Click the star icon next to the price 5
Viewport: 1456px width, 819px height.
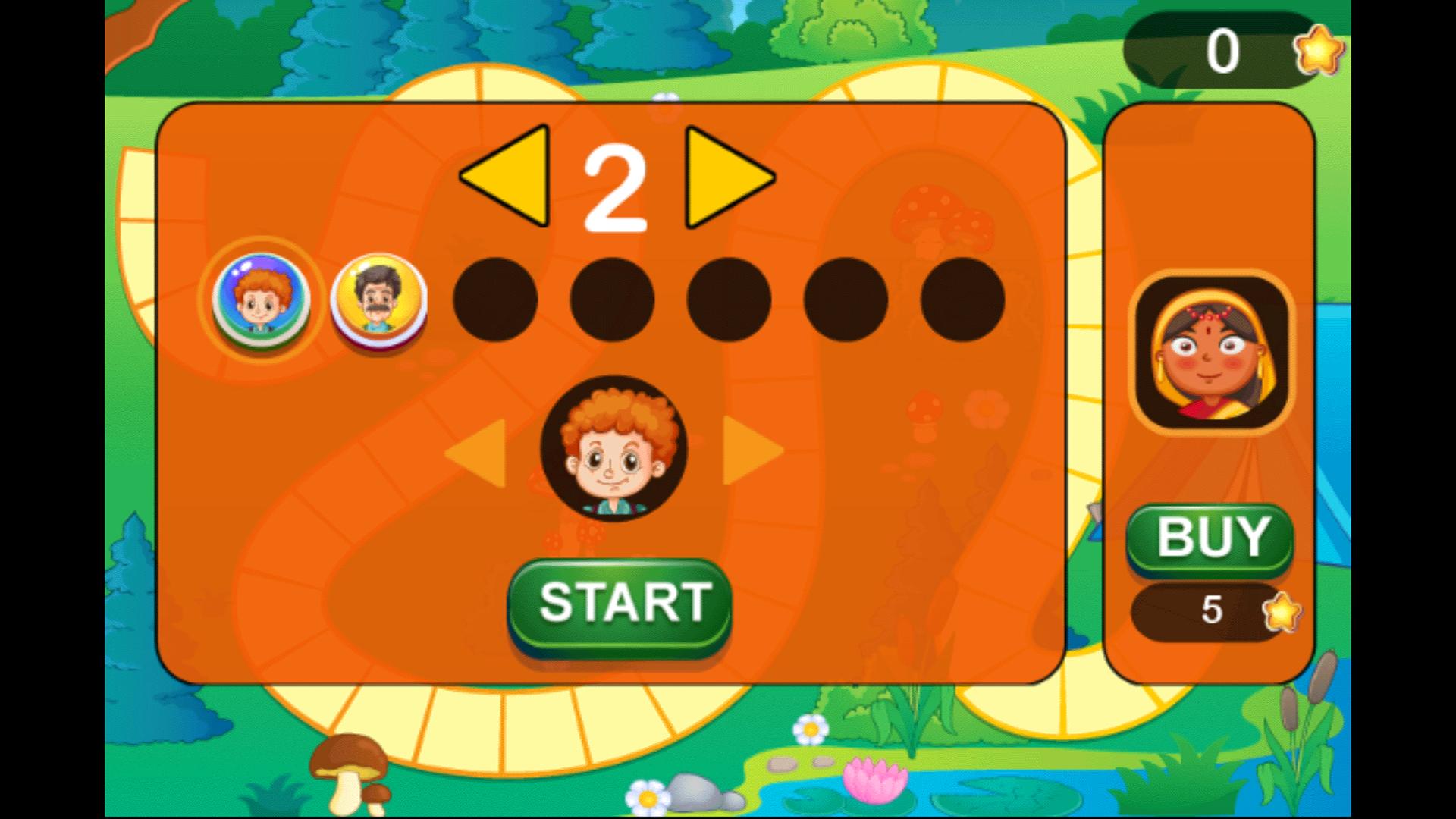click(x=1282, y=611)
